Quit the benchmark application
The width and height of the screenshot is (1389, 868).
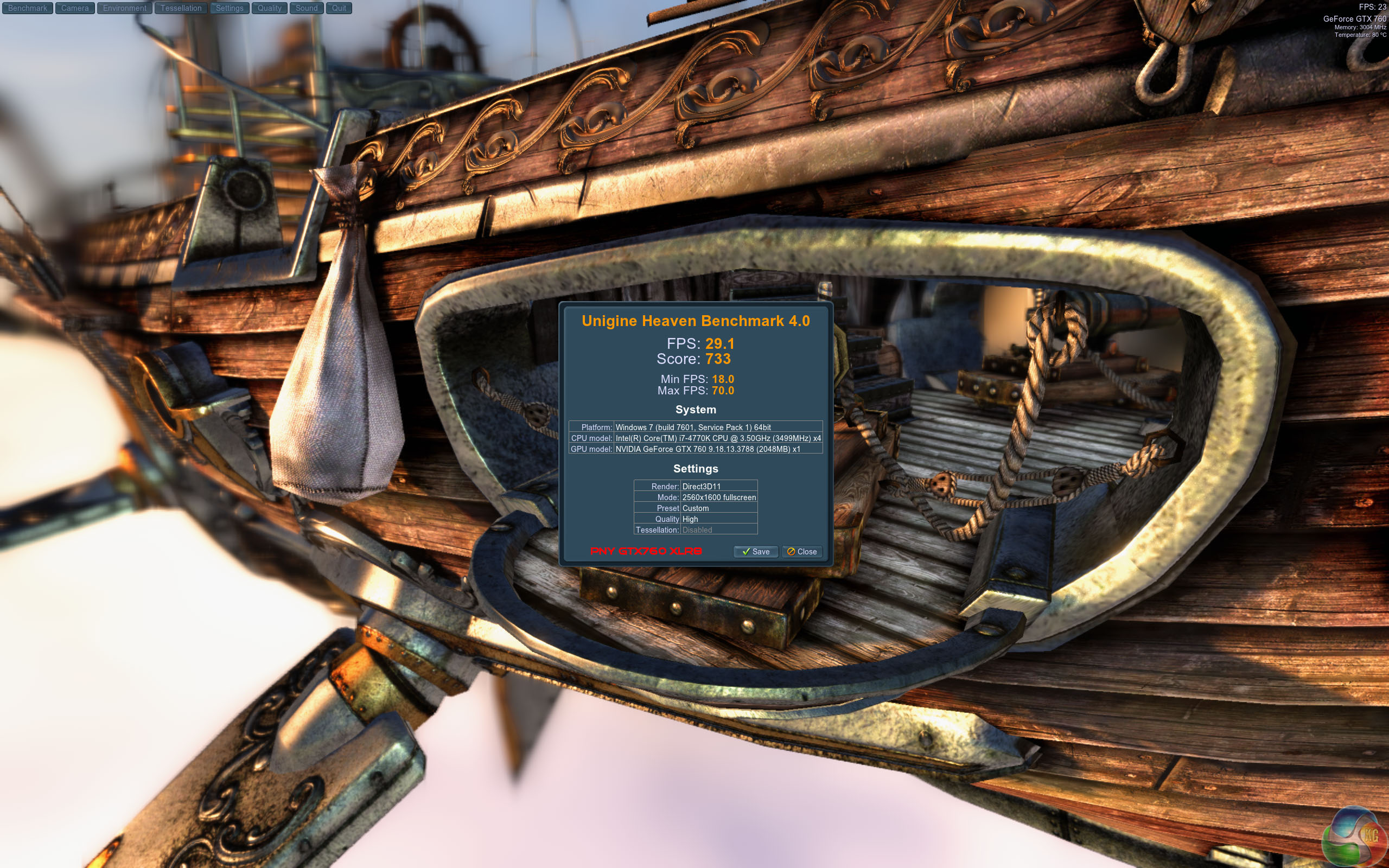(x=339, y=8)
